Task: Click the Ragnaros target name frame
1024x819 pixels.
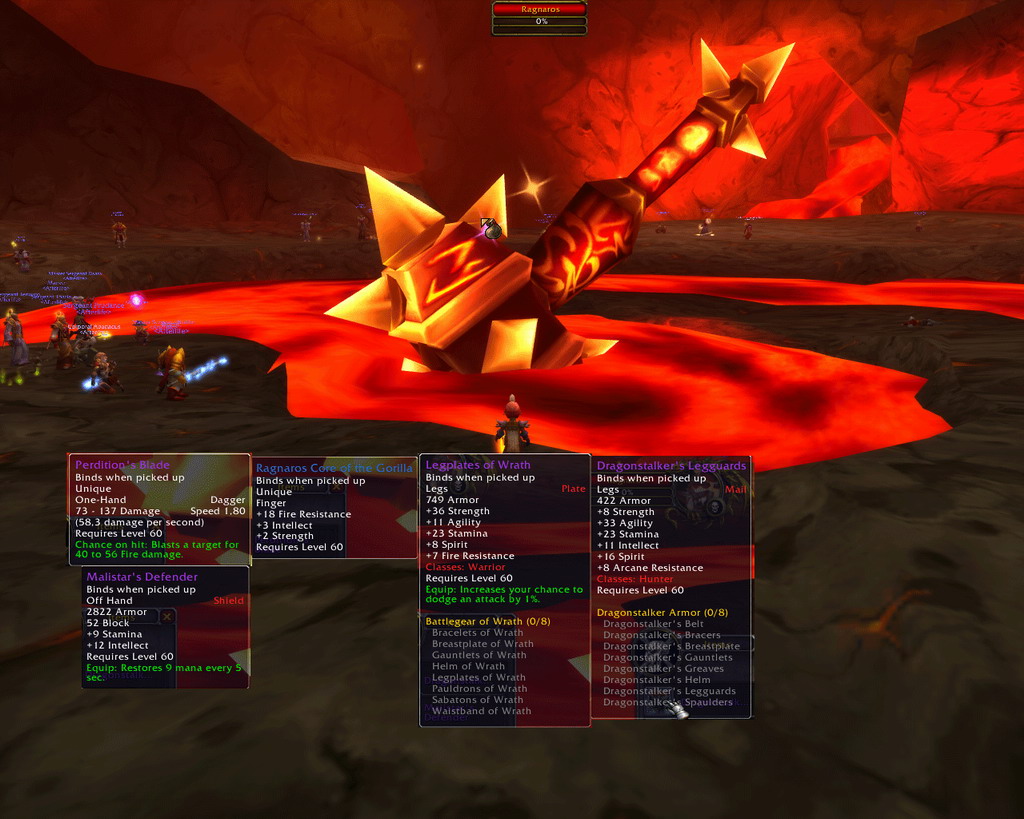Action: [x=539, y=9]
